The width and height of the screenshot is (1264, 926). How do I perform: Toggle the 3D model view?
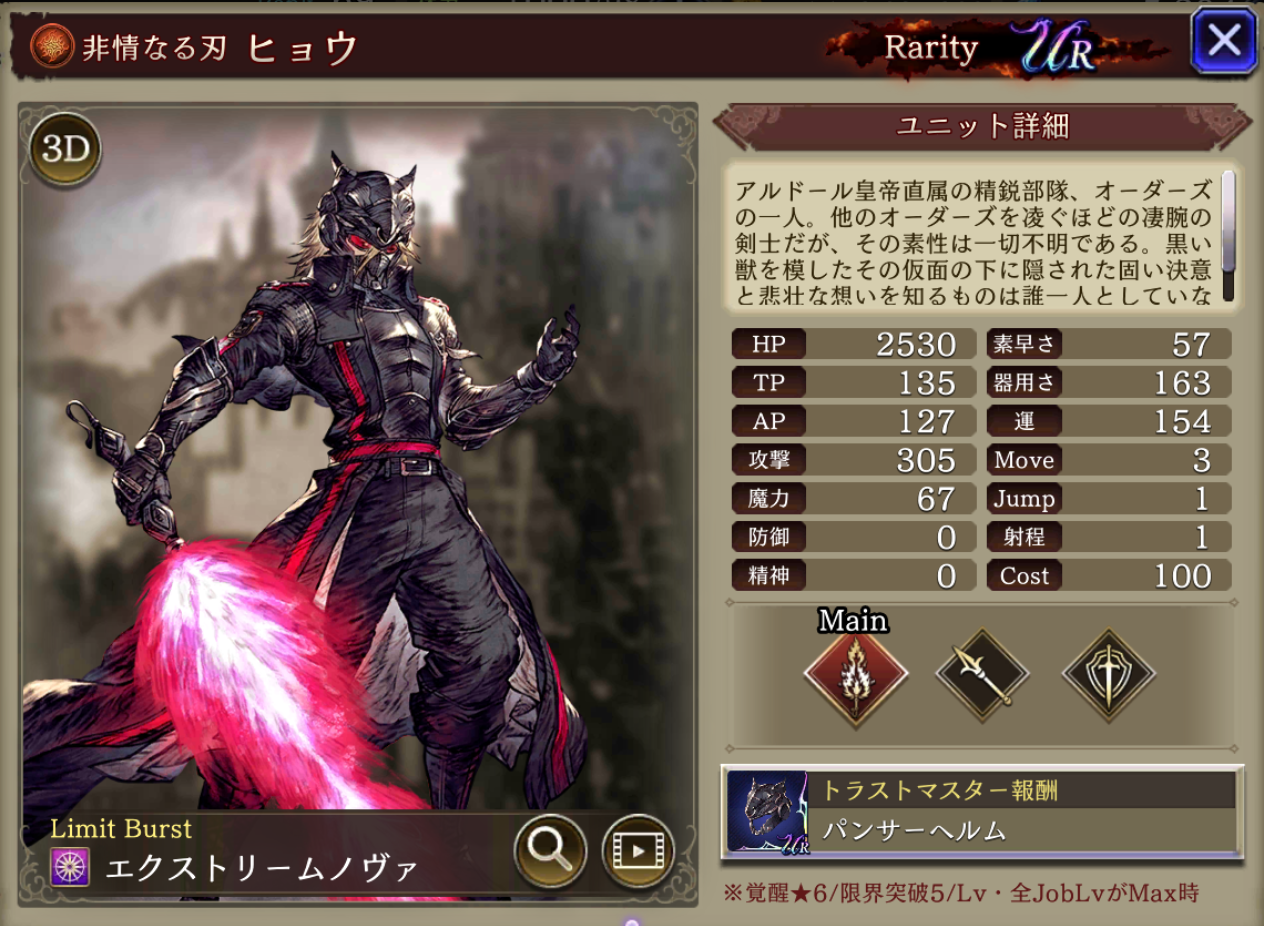pyautogui.click(x=65, y=149)
